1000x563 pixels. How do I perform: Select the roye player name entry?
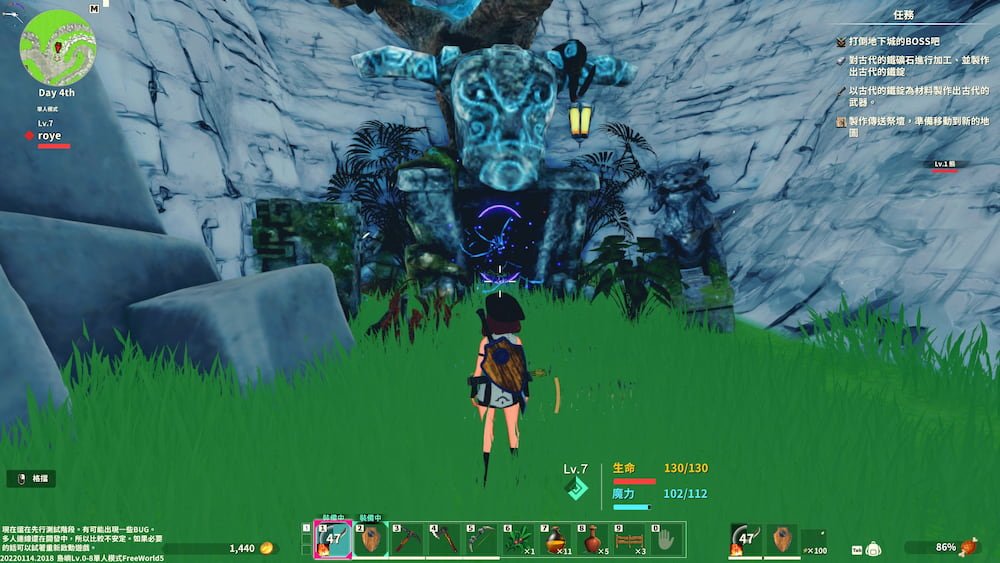tap(50, 136)
